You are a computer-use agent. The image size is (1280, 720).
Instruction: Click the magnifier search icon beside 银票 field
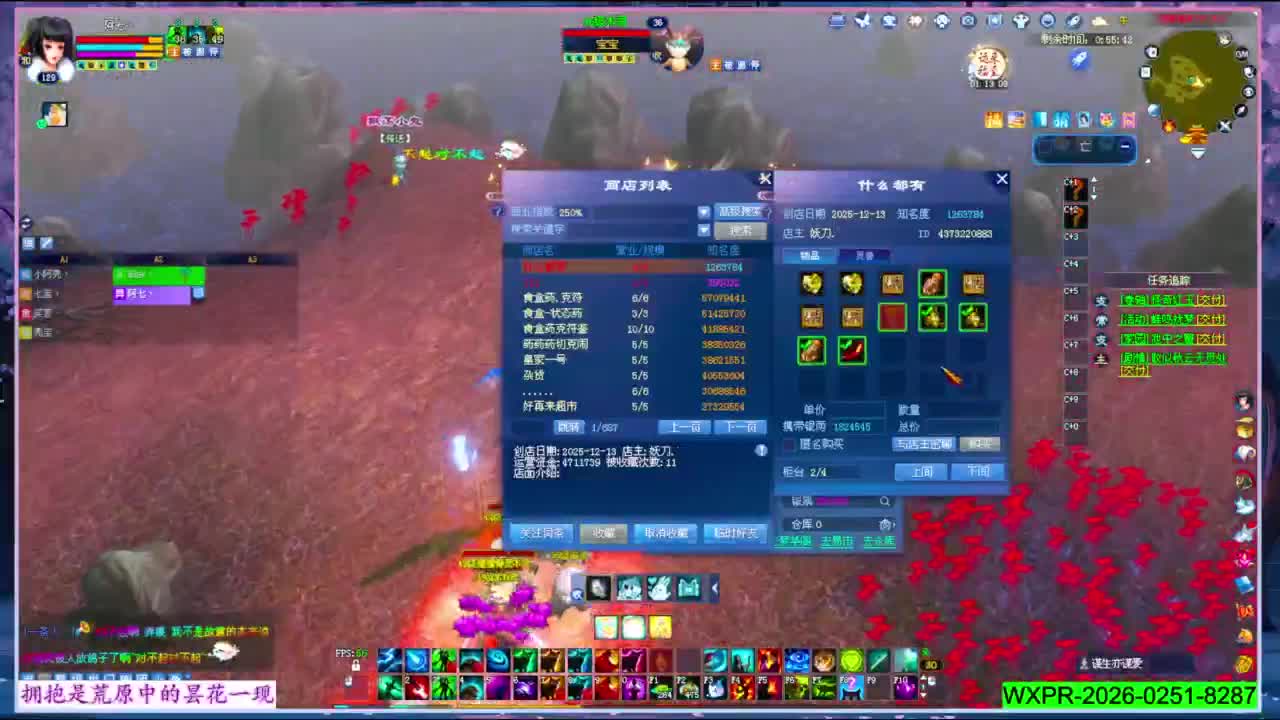pos(885,501)
